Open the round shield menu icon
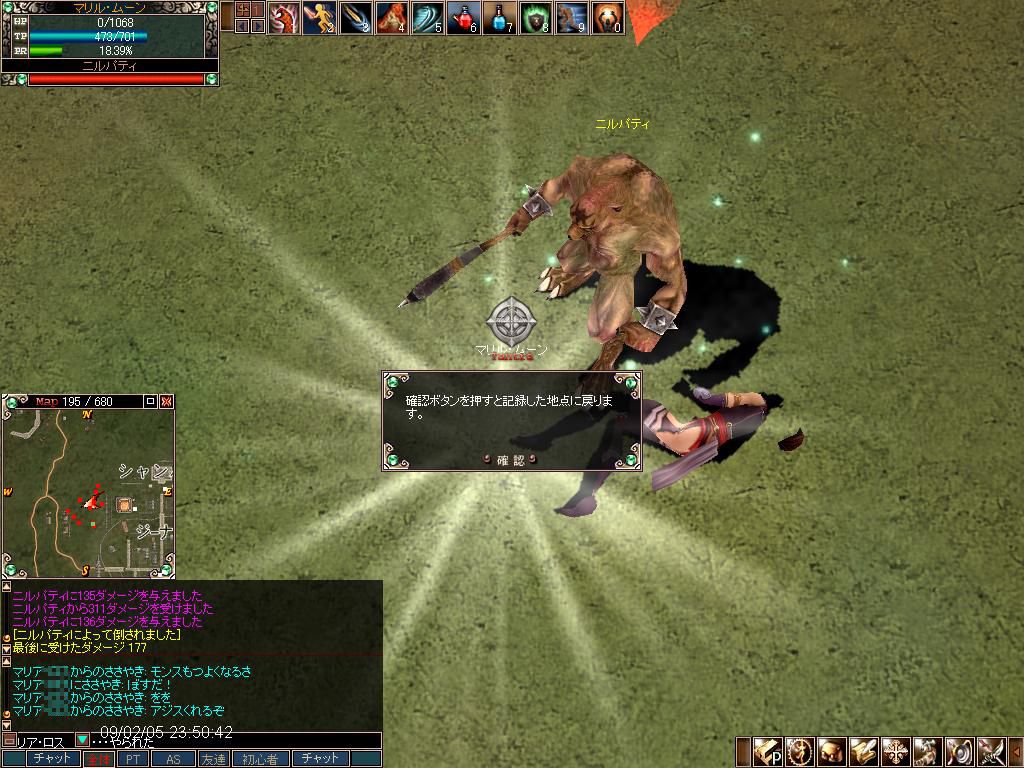 [959, 751]
